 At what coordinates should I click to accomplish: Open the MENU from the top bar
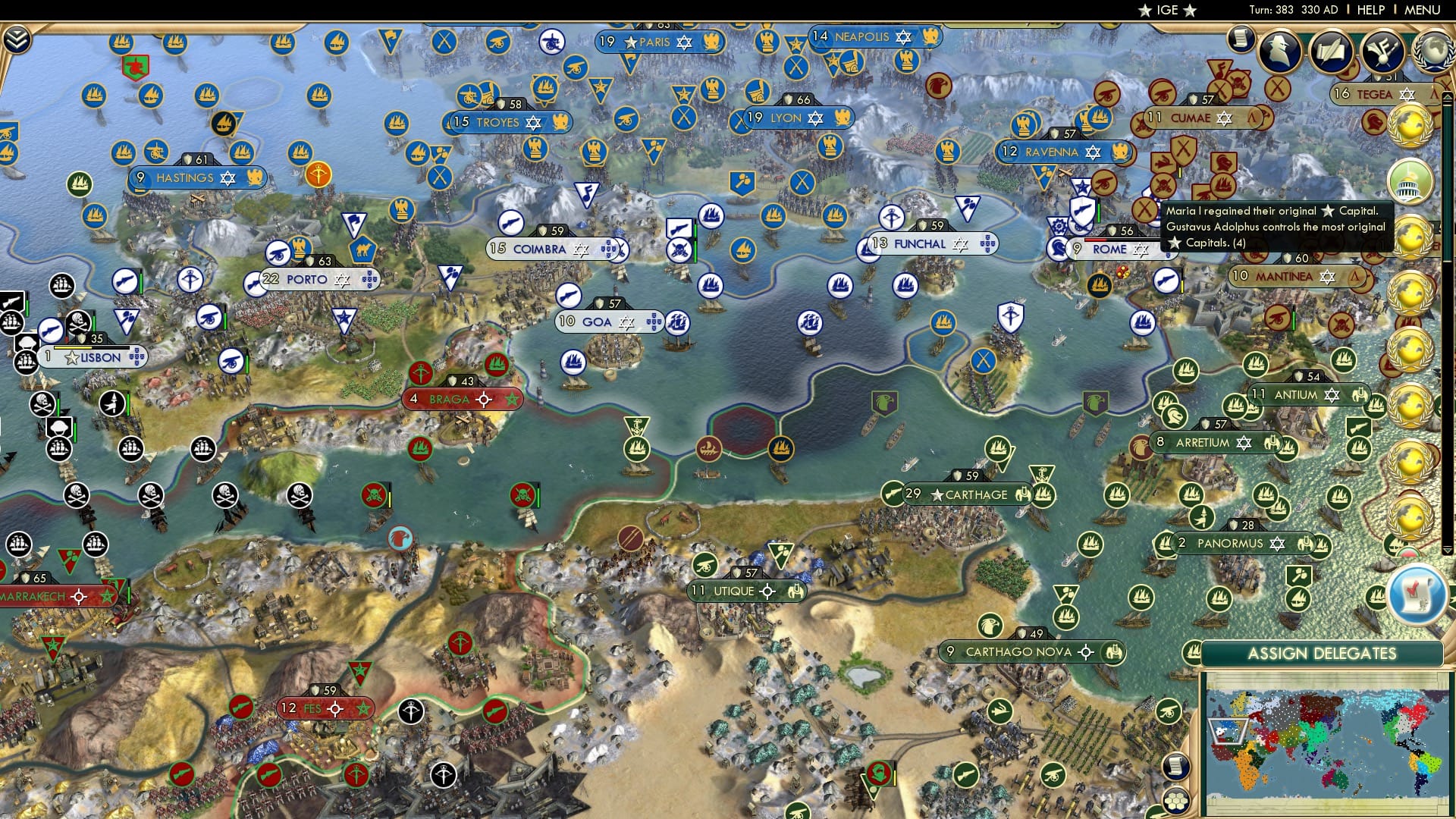[x=1429, y=10]
